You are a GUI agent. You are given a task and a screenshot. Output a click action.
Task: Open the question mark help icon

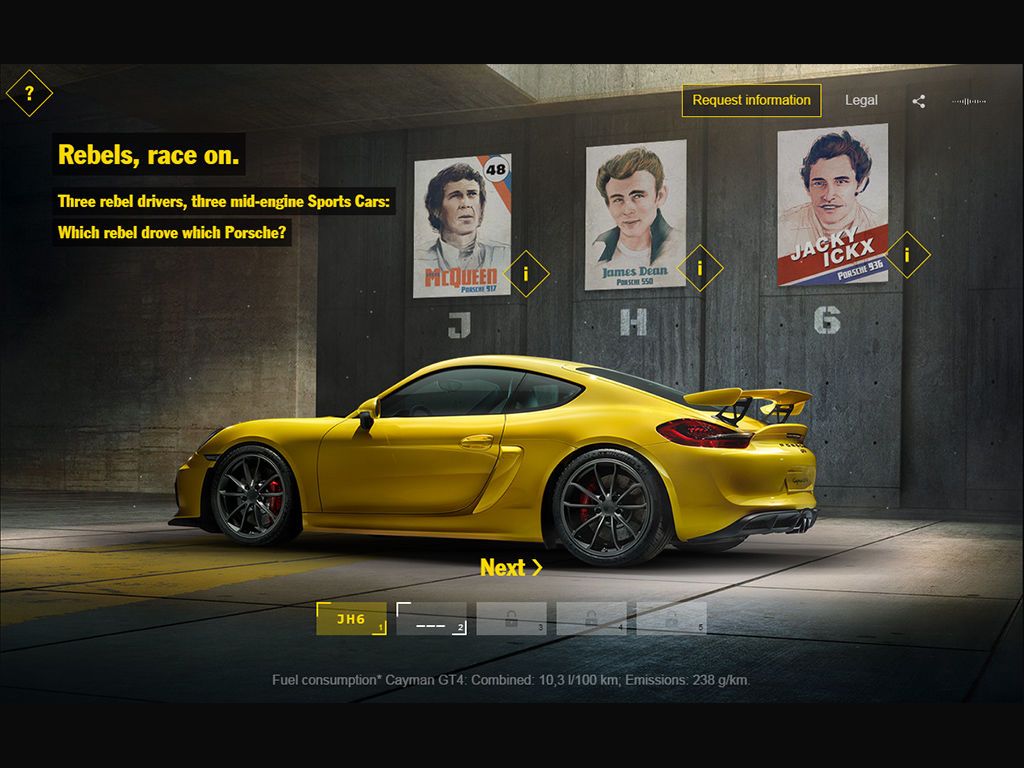[x=29, y=94]
